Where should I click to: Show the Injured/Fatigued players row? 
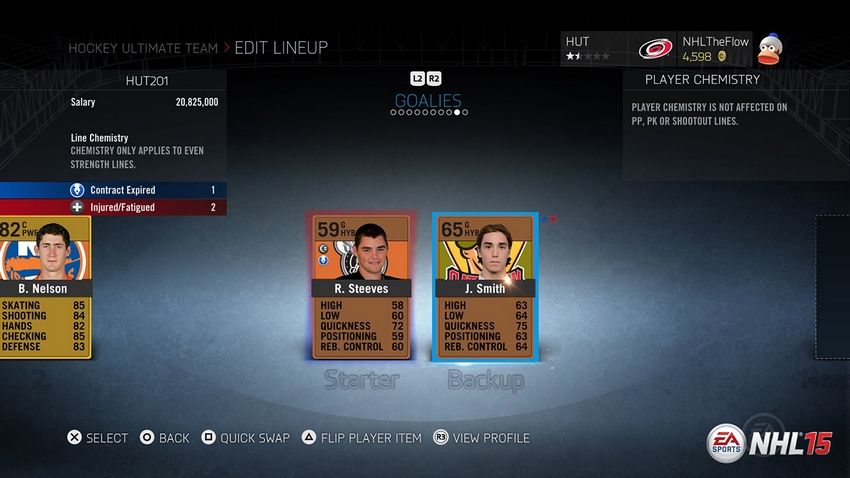coord(113,207)
